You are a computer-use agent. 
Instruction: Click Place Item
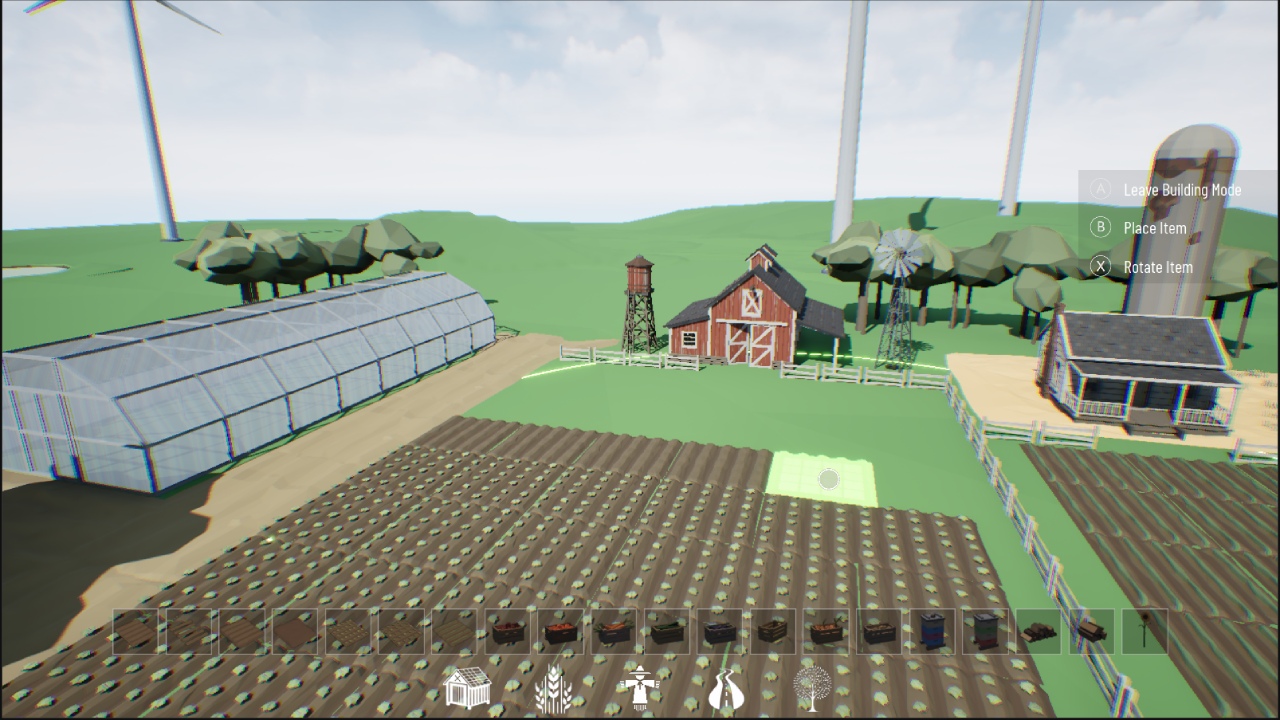coord(1155,228)
